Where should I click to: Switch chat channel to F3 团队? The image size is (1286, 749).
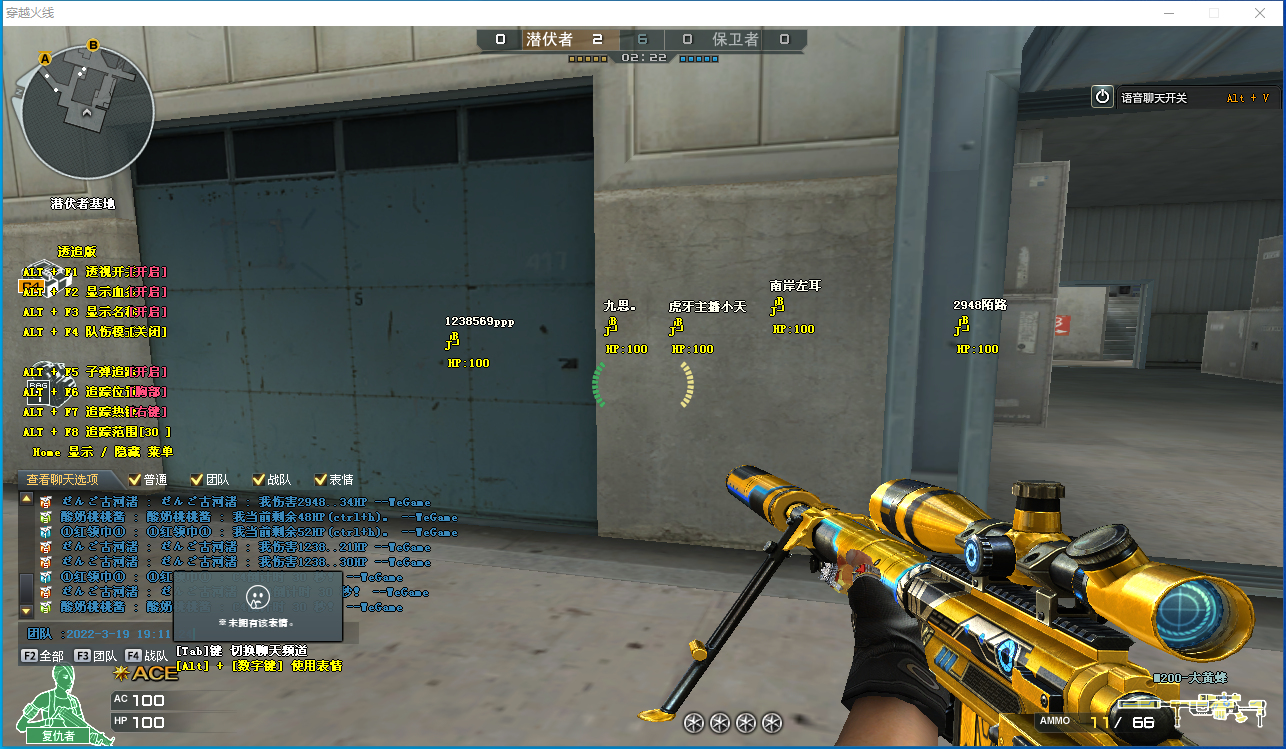96,656
